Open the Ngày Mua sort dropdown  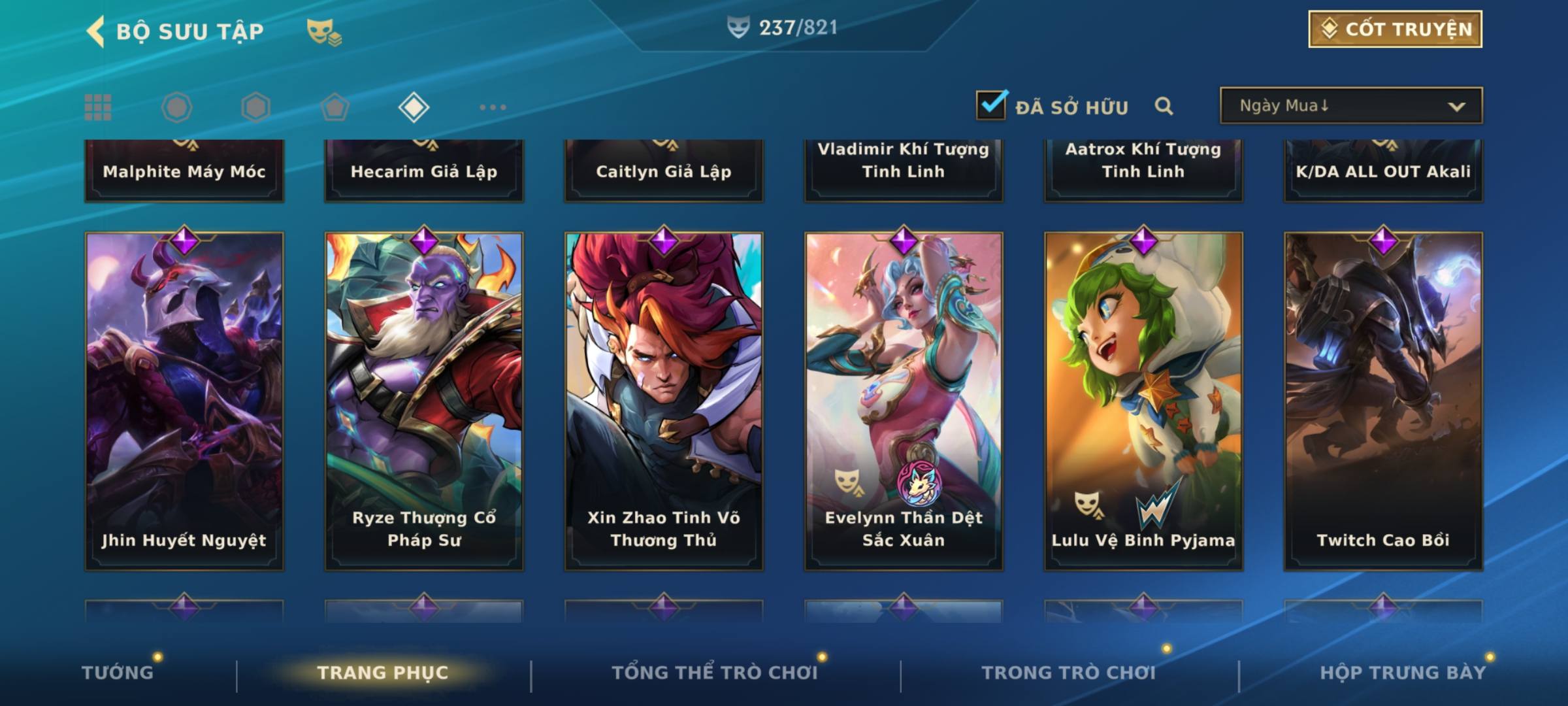1350,106
